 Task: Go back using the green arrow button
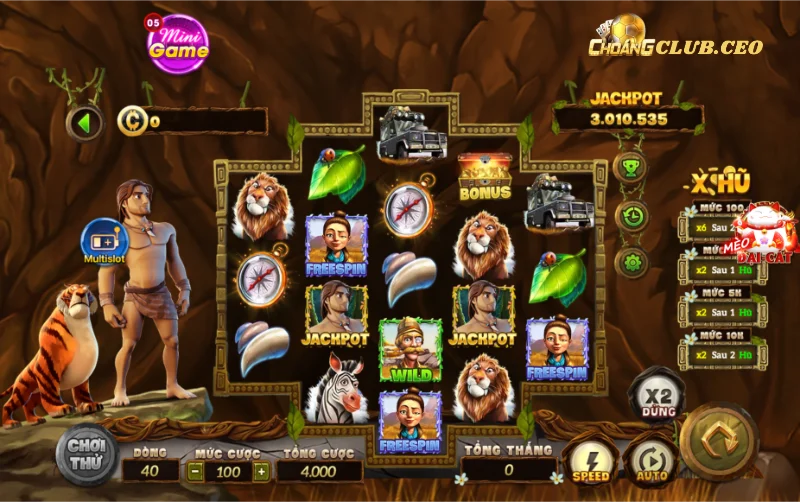click(84, 124)
